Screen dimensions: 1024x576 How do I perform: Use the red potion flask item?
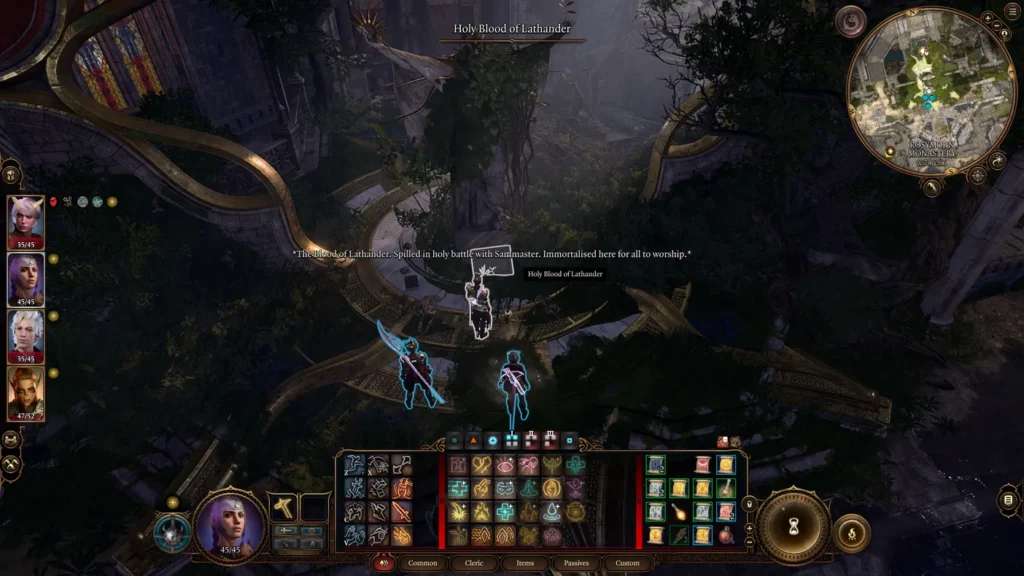click(726, 534)
